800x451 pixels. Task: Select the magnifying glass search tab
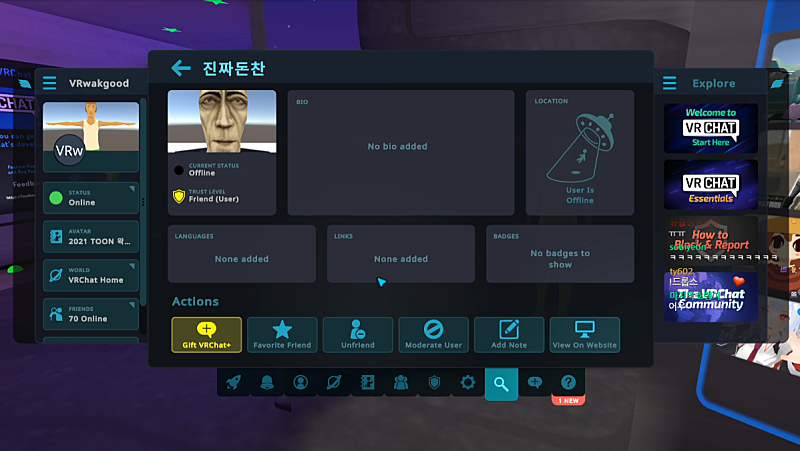(501, 382)
